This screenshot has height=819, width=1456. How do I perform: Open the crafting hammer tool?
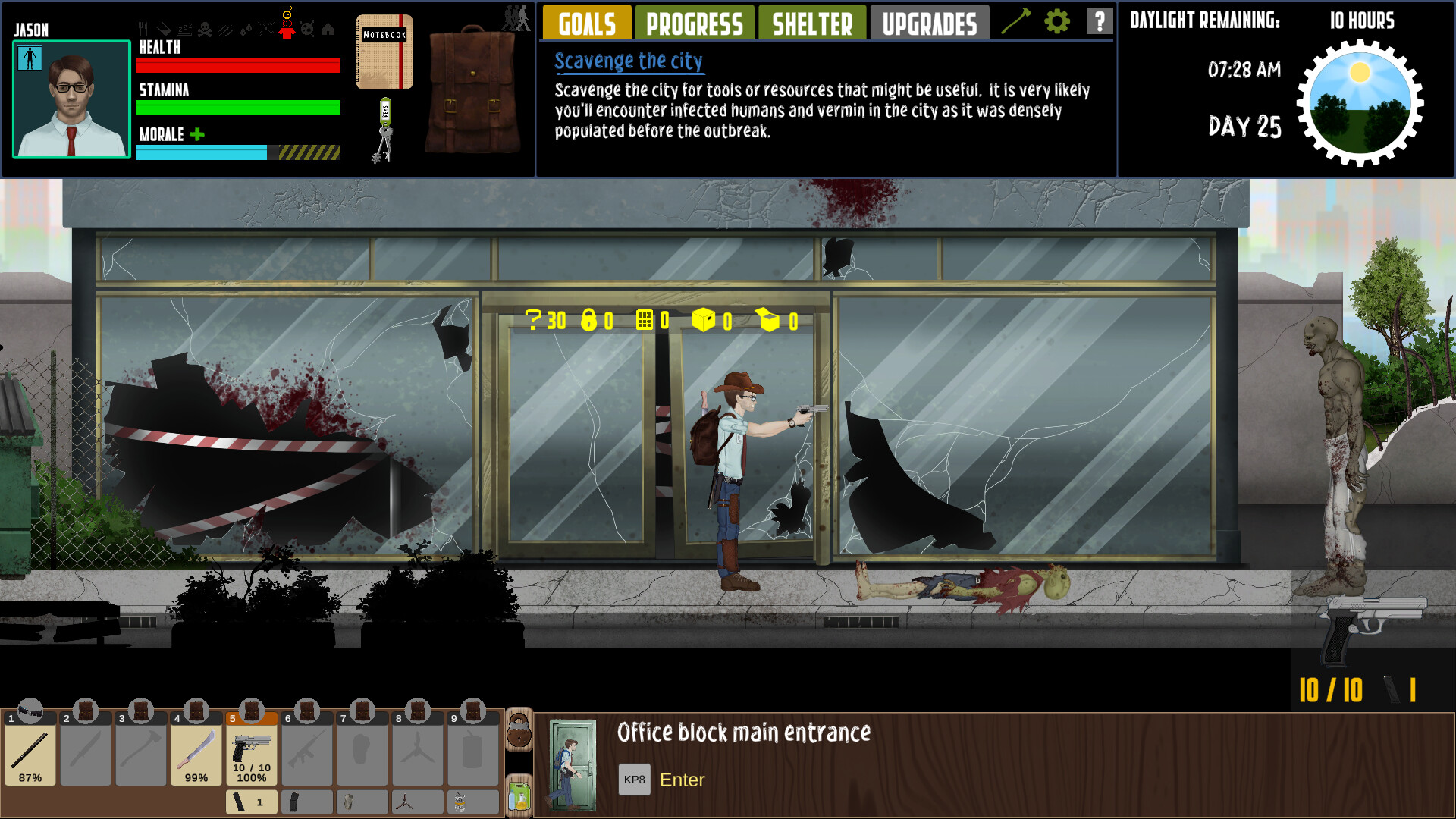coord(1021,21)
